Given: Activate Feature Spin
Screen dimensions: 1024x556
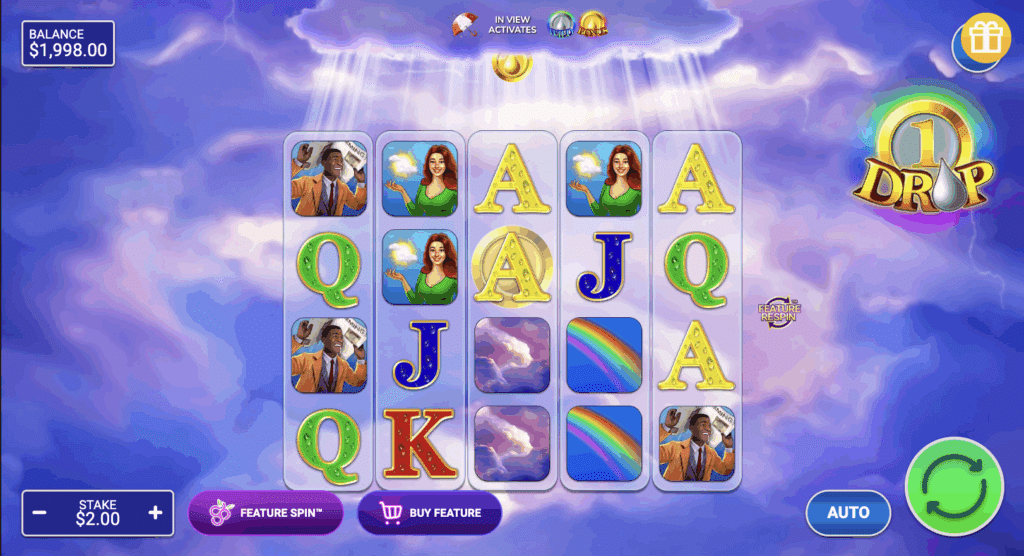Looking at the screenshot, I should [x=266, y=513].
